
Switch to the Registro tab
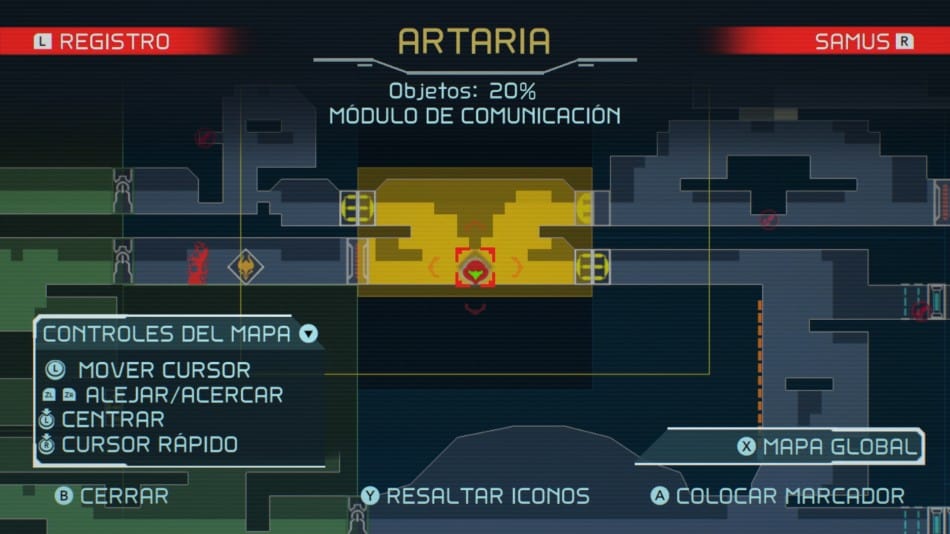[x=103, y=42]
